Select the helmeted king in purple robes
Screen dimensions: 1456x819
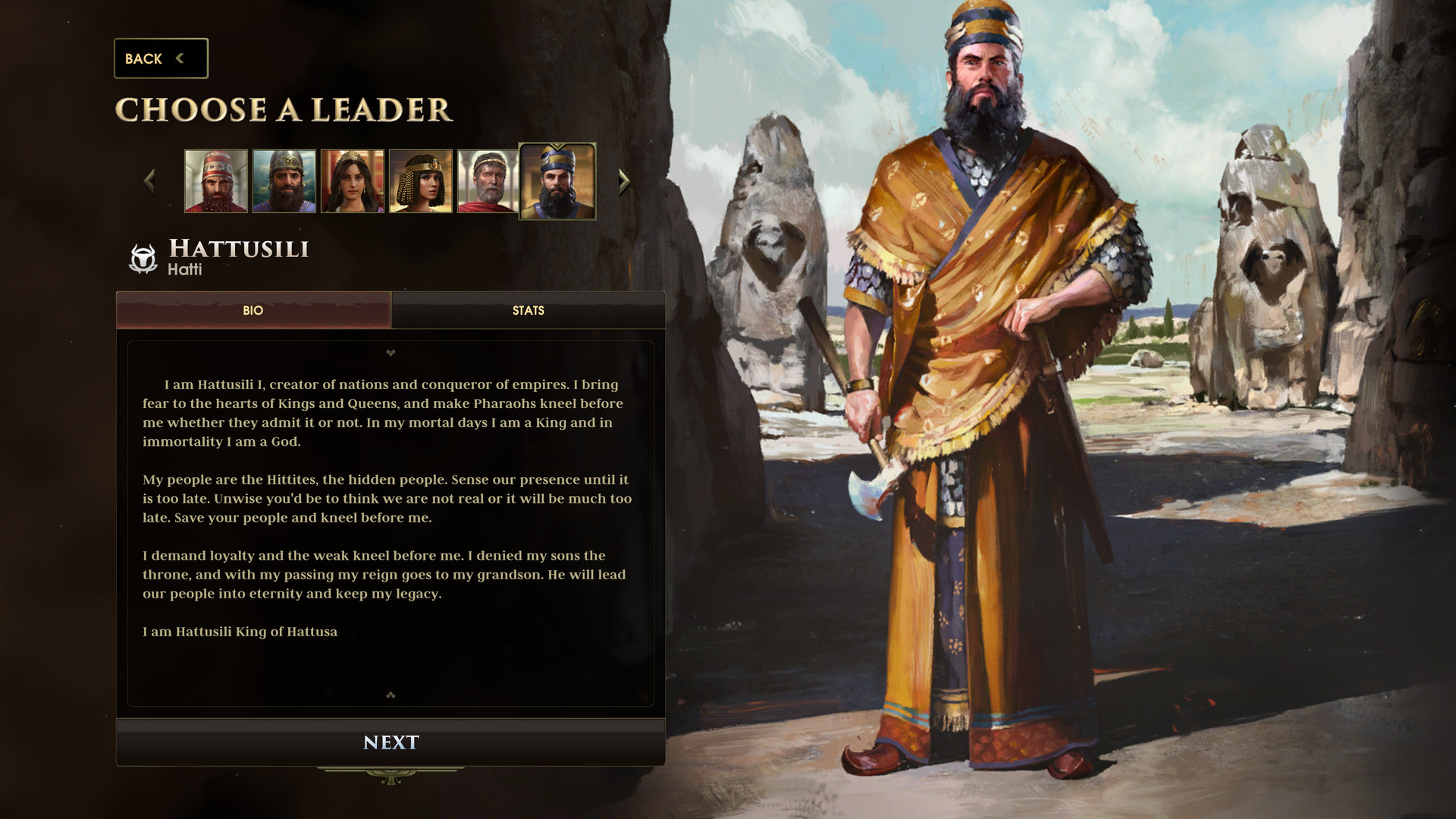(285, 180)
